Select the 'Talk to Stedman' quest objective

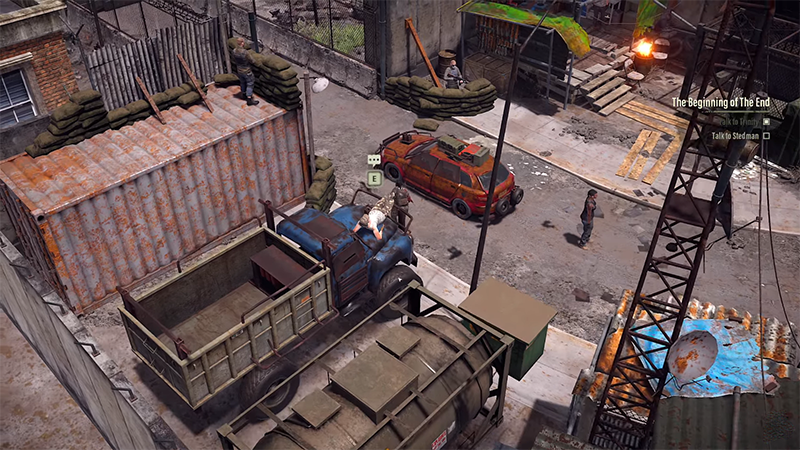point(735,135)
